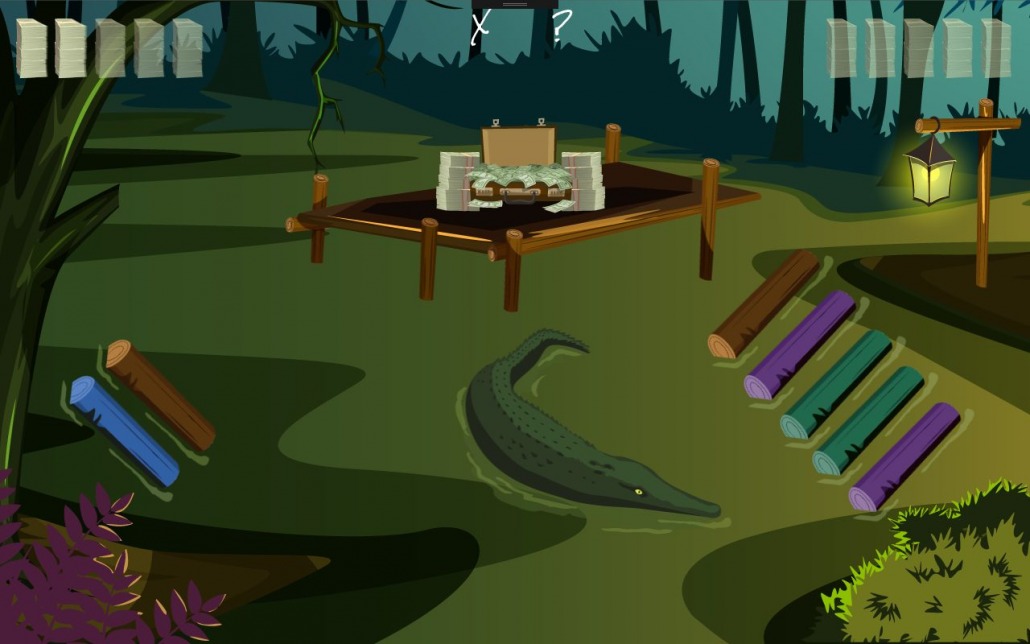The image size is (1030, 644).
Task: Select the blue log
Action: 124,430
